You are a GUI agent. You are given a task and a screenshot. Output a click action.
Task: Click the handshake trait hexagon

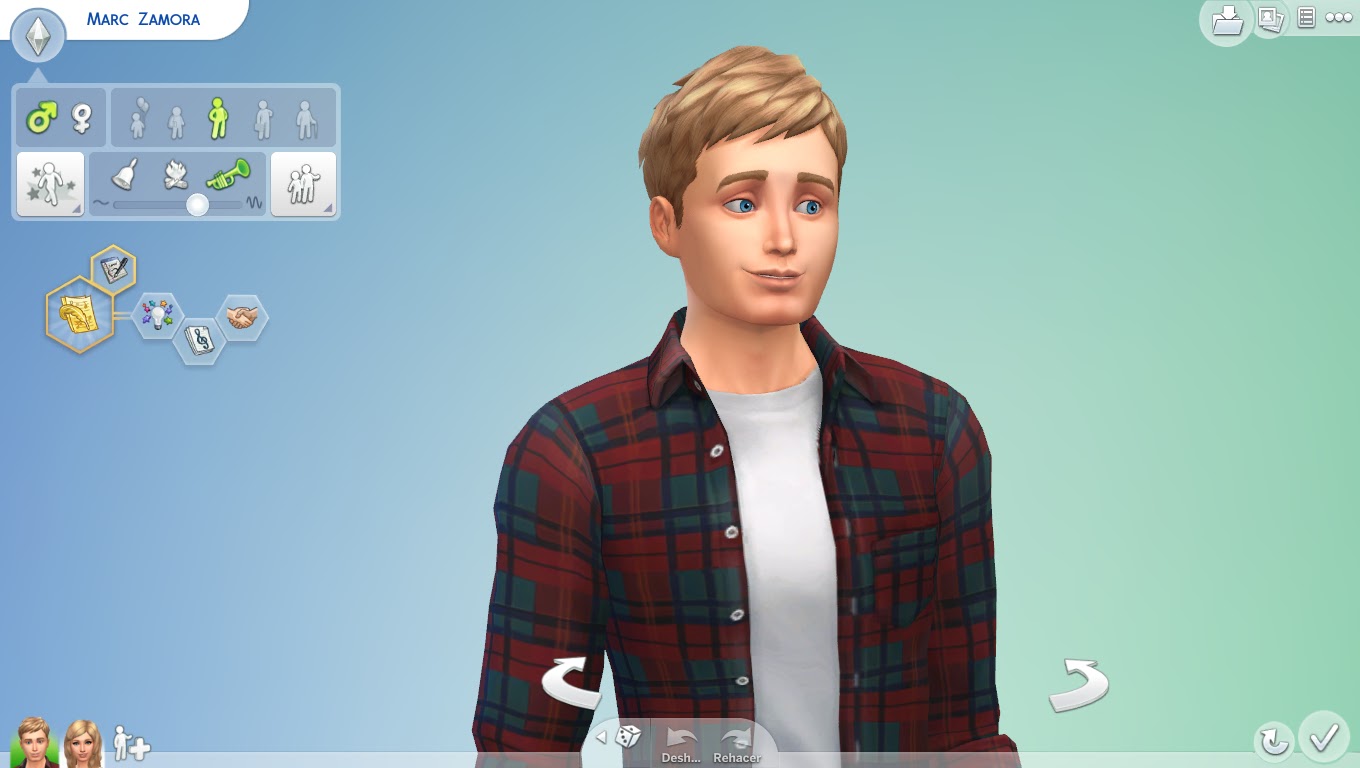pyautogui.click(x=241, y=316)
